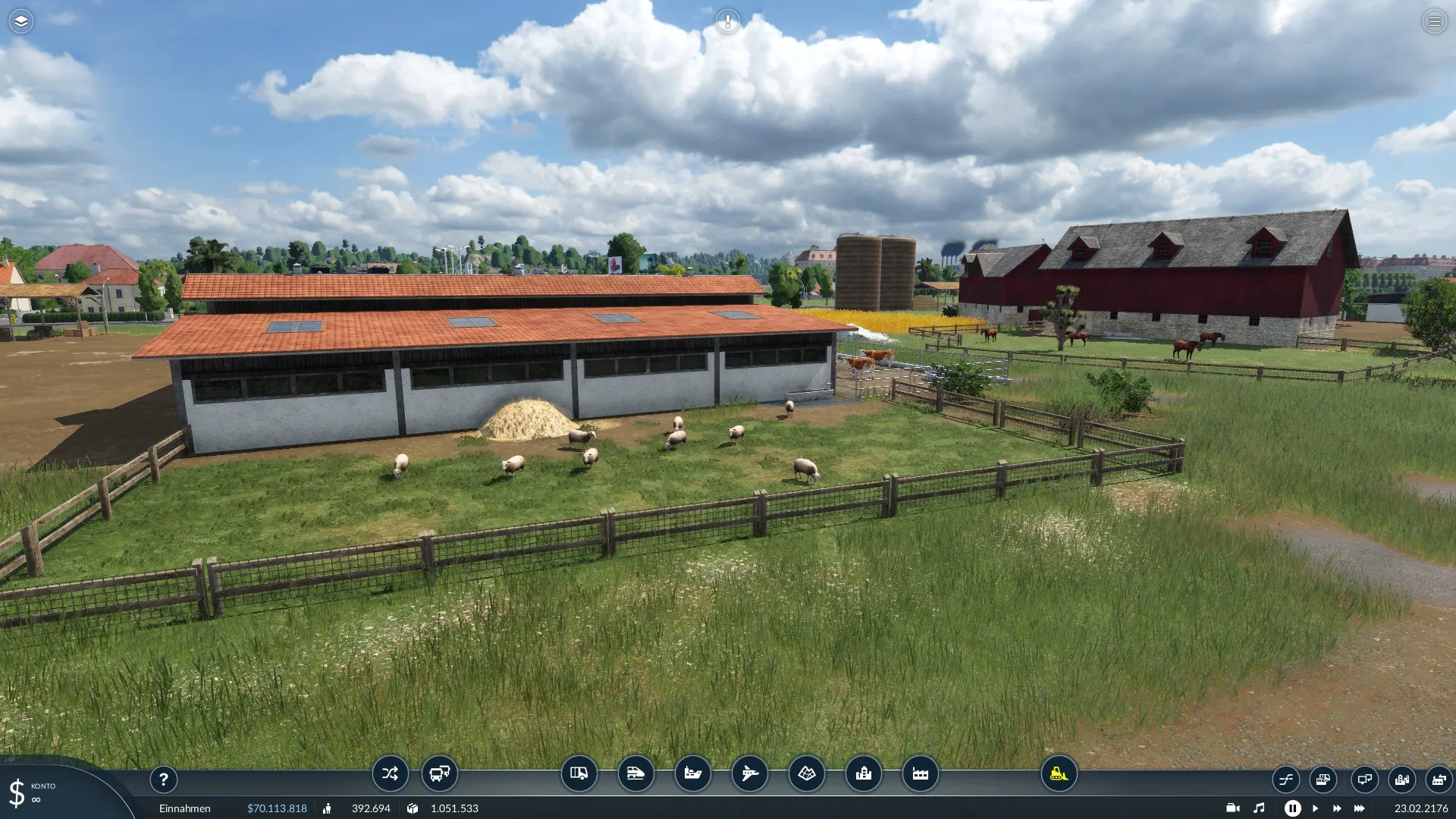Click the pause game button
Screen dimensions: 1456x819
coord(1292,808)
